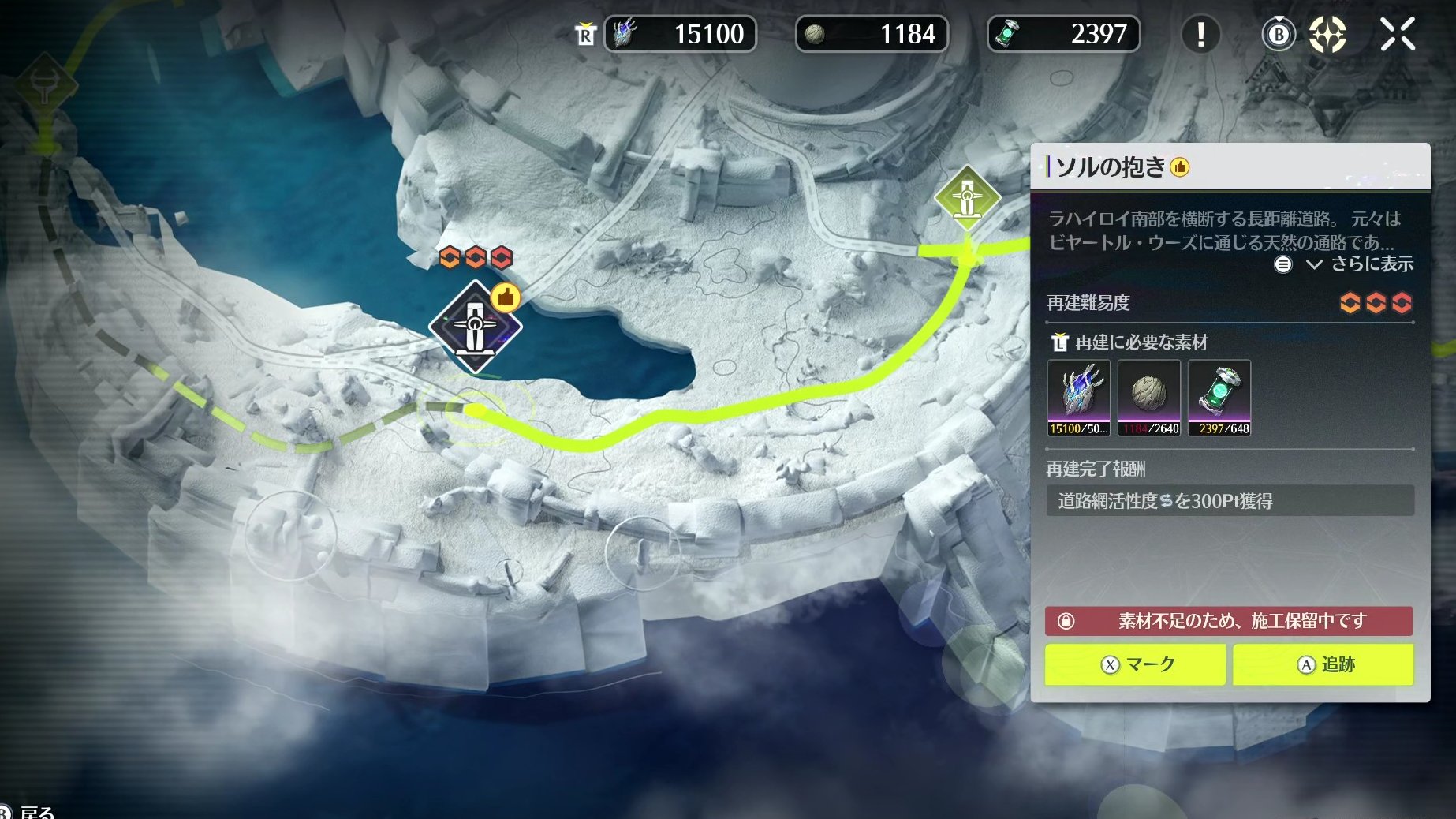This screenshot has height=819, width=1456.
Task: Open the exclamation mark notice icon
Action: [1200, 35]
